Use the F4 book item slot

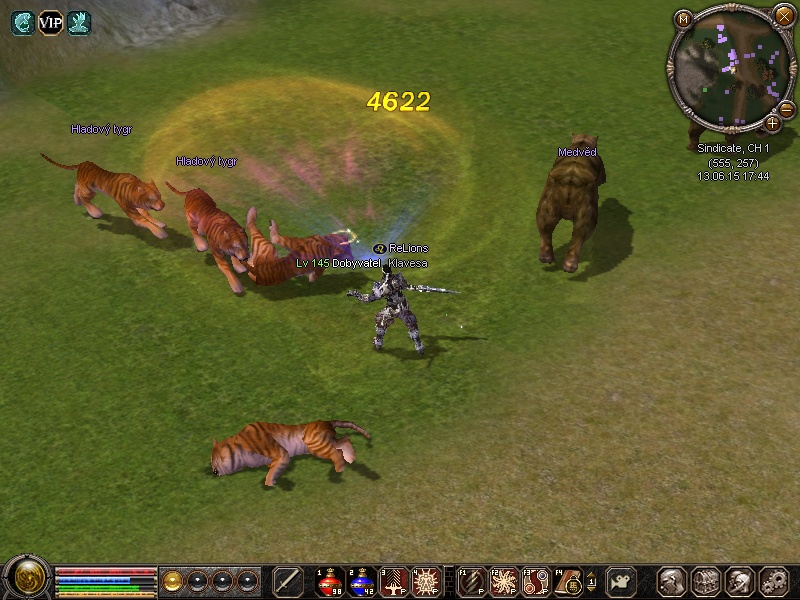[x=568, y=581]
